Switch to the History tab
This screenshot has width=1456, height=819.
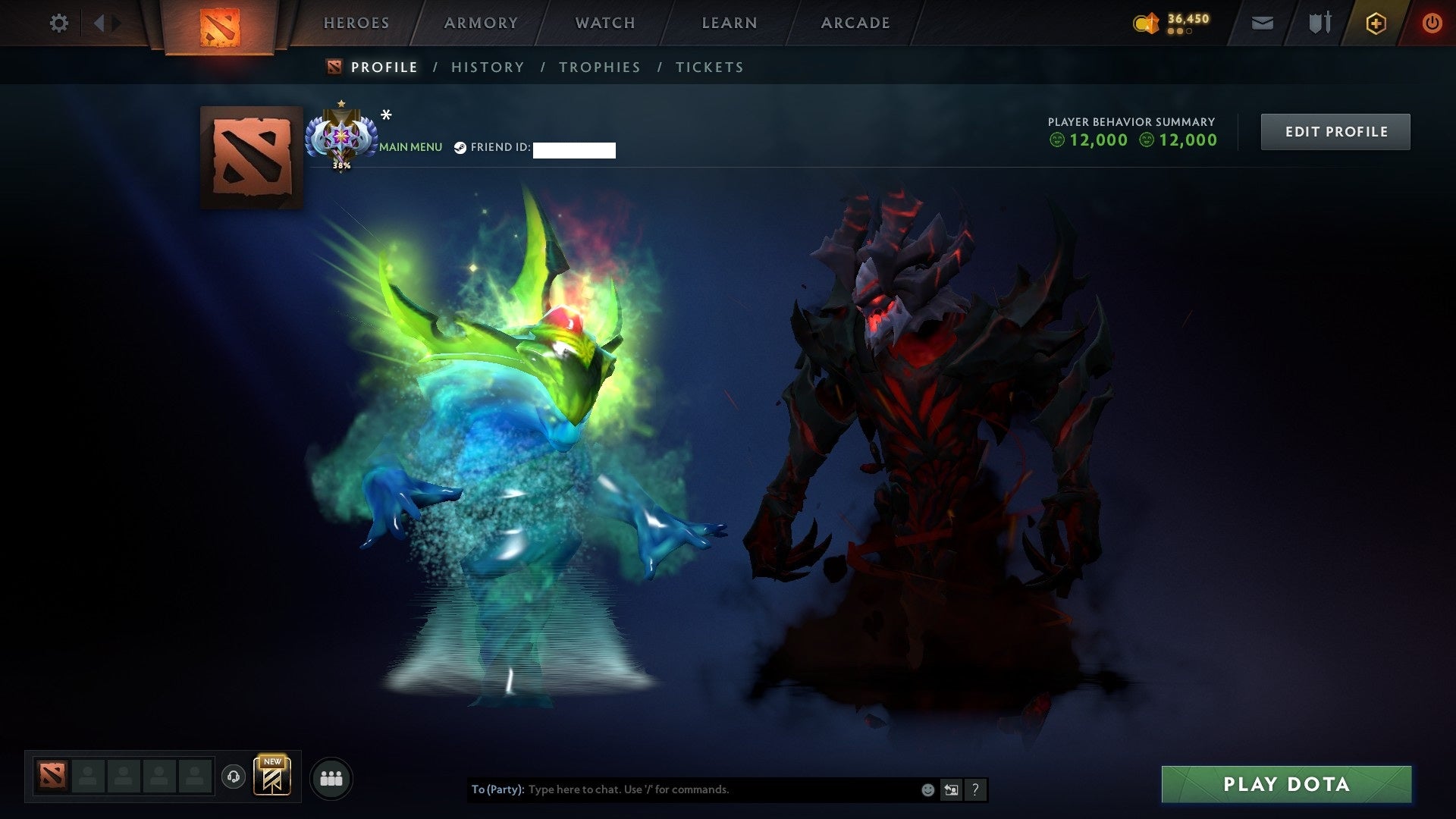tap(488, 67)
